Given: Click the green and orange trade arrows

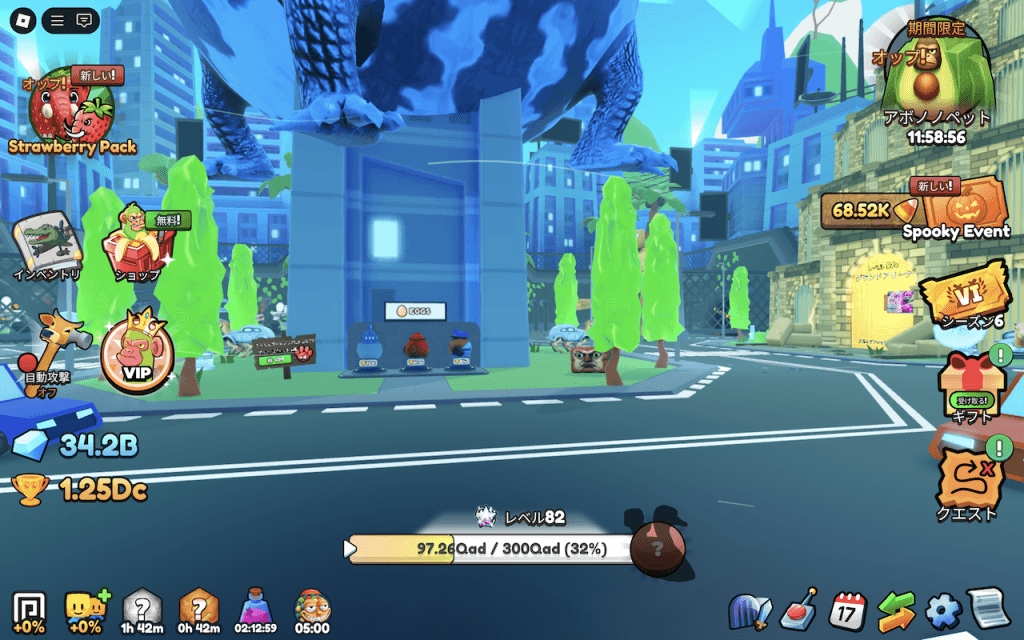Looking at the screenshot, I should (x=896, y=610).
